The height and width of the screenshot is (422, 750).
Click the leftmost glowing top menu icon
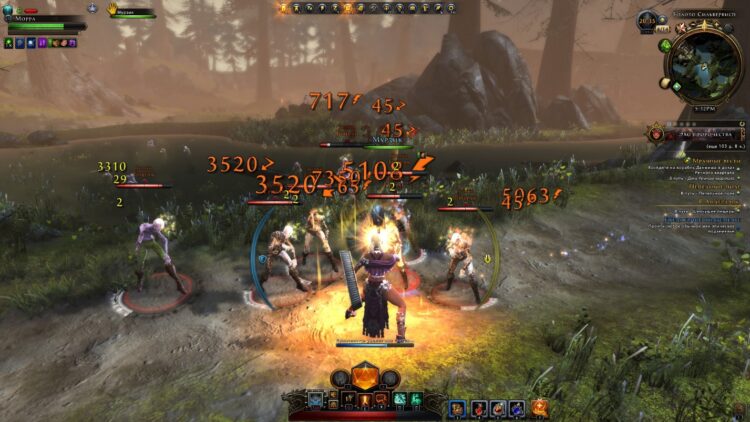coord(284,8)
